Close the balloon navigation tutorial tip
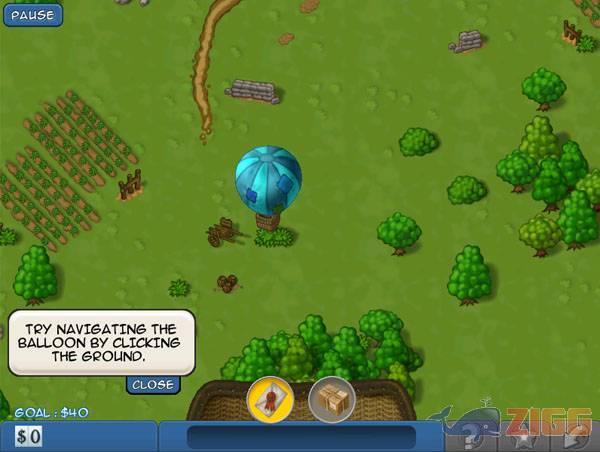The width and height of the screenshot is (600, 452). click(152, 384)
